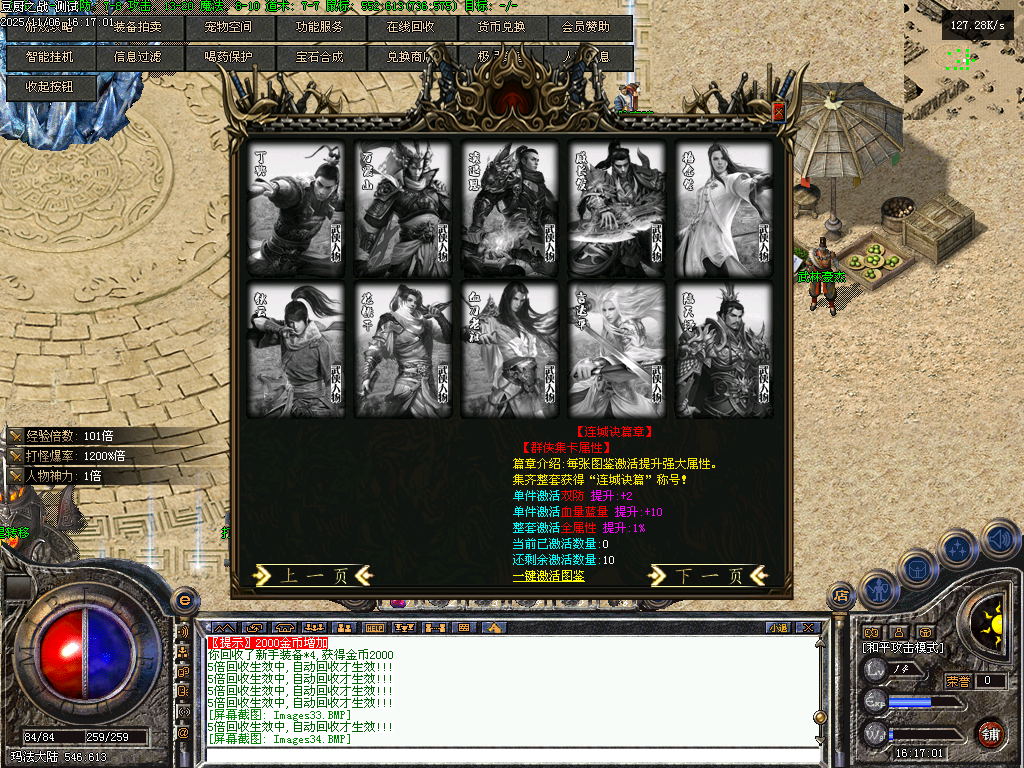
Task: Pick the 狄云 character card
Action: (x=295, y=350)
